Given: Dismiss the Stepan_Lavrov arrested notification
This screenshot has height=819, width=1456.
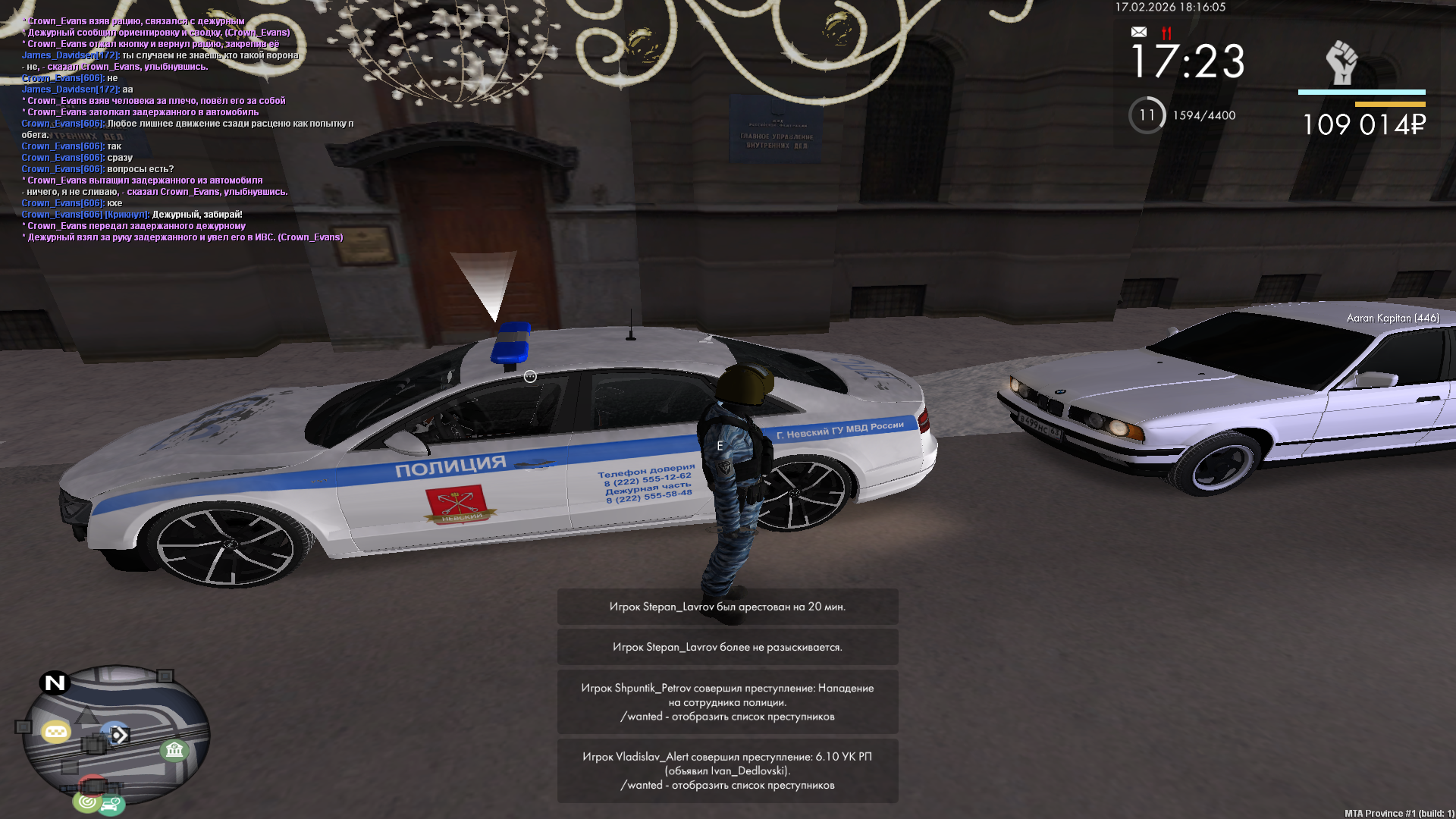Looking at the screenshot, I should click(727, 607).
